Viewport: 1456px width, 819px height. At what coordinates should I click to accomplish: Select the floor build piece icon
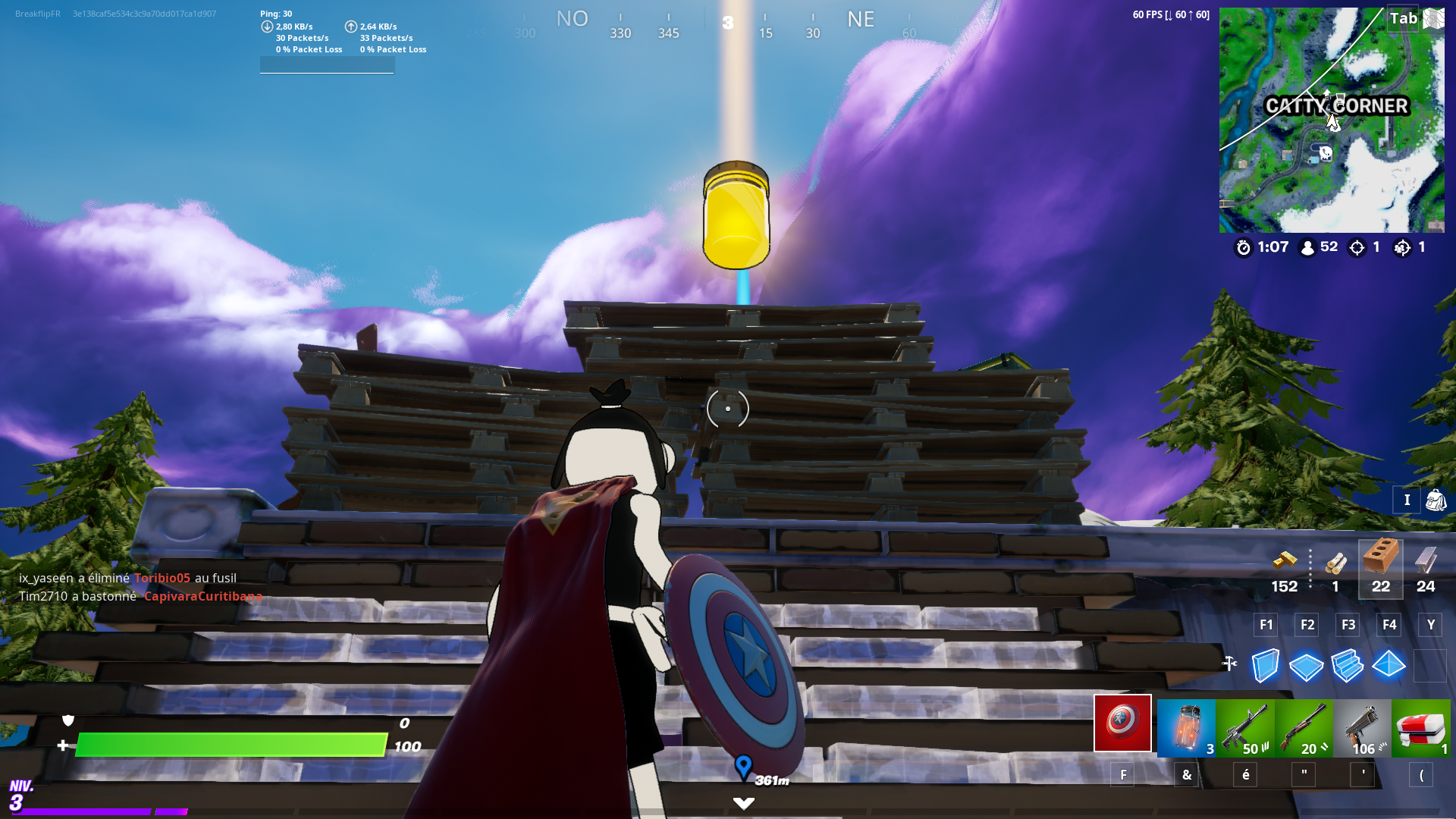point(1305,666)
